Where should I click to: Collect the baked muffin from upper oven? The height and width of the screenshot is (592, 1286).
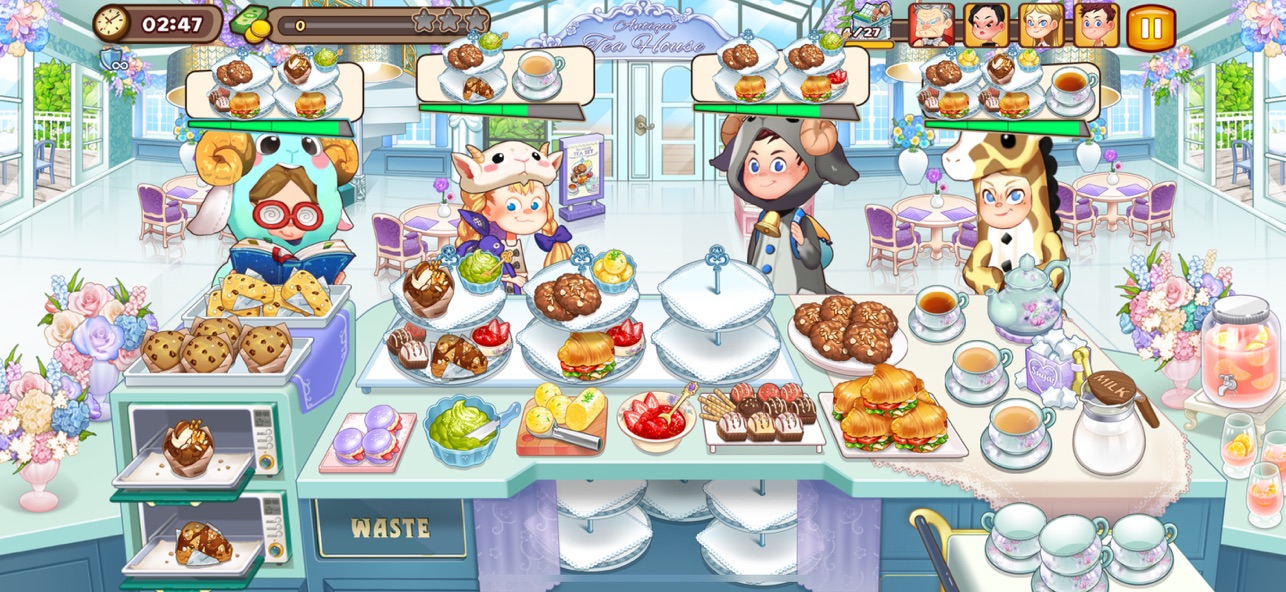click(x=190, y=445)
